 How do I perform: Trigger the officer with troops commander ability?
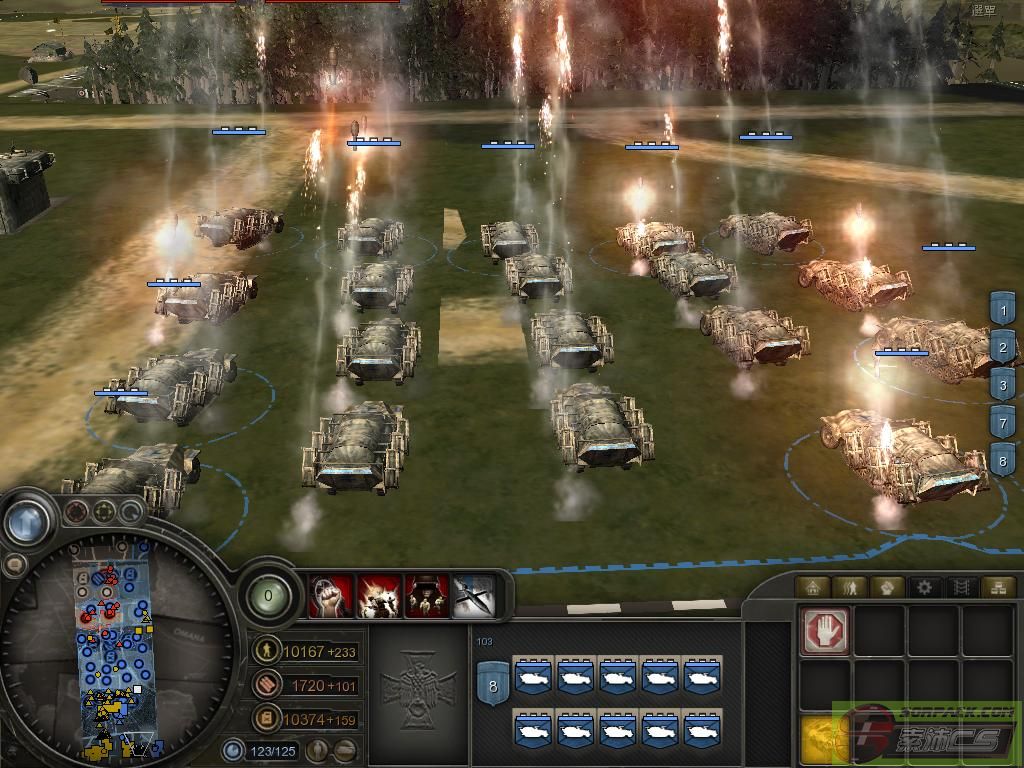click(x=426, y=596)
